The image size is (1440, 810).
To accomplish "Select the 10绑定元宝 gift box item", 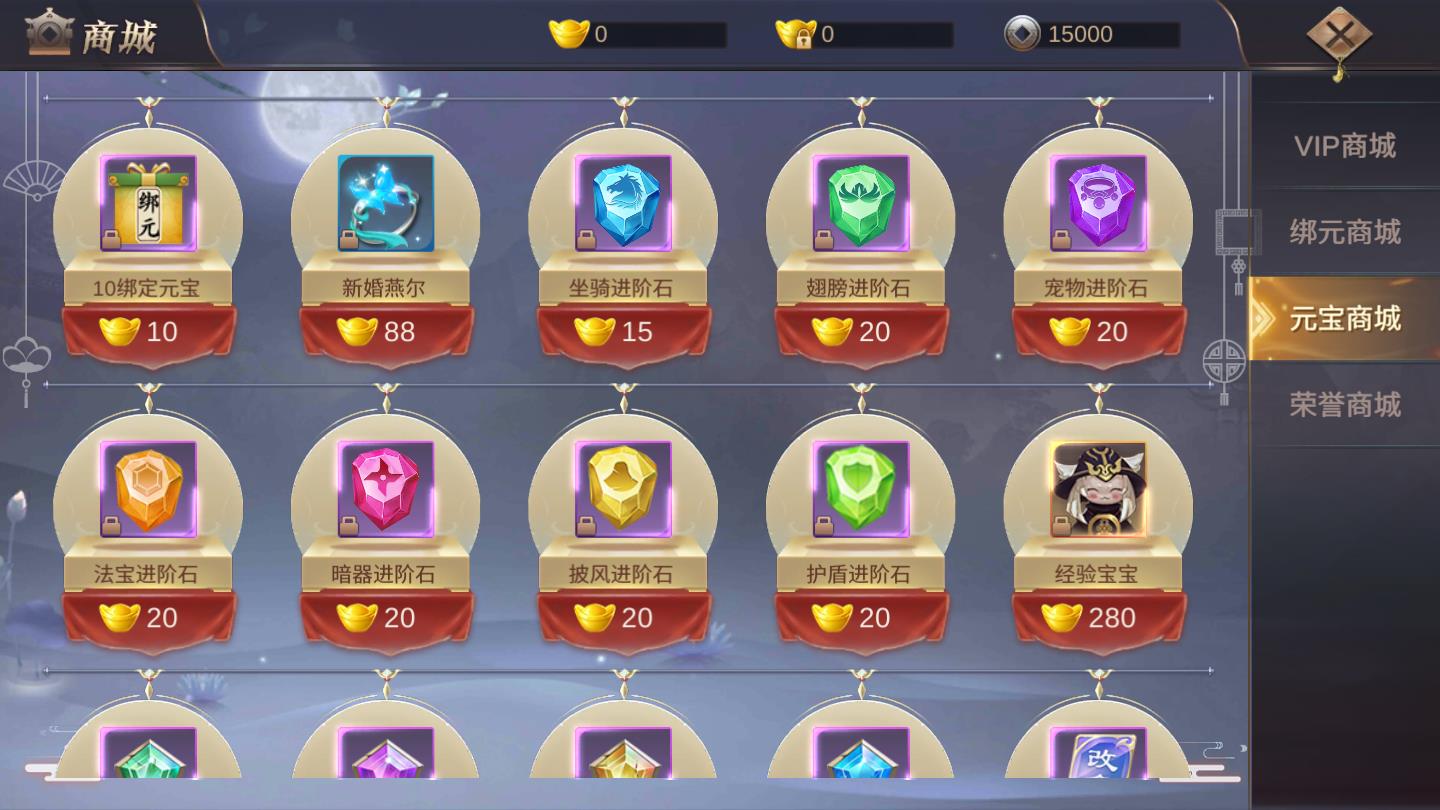I will 148,203.
